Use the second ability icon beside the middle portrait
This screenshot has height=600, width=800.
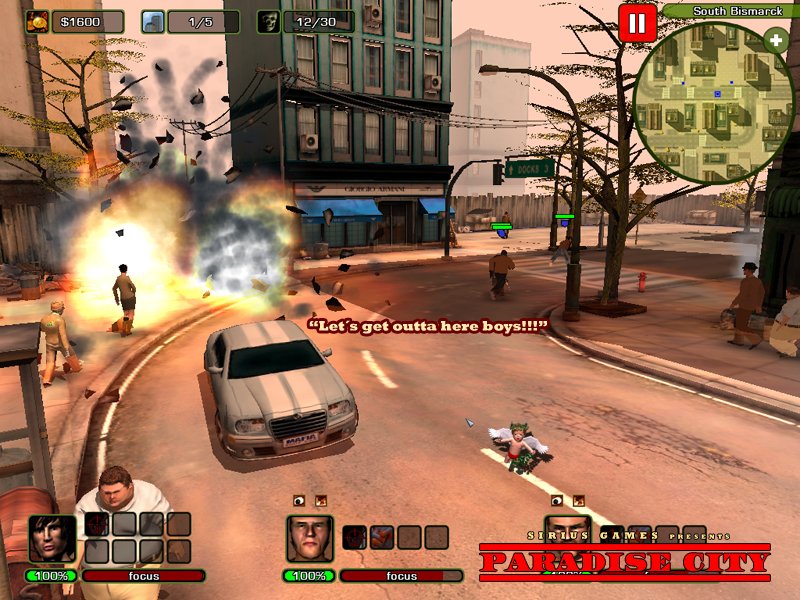point(381,537)
